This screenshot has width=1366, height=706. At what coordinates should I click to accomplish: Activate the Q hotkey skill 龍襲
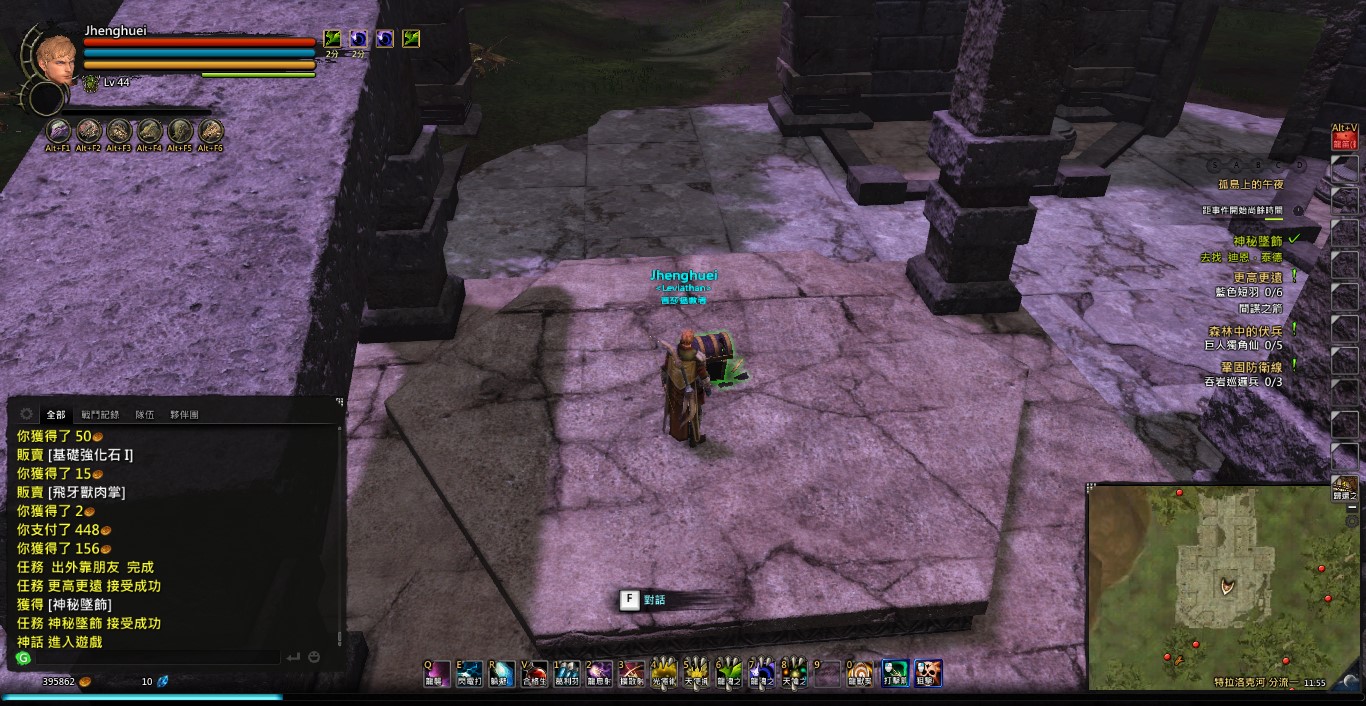(434, 673)
